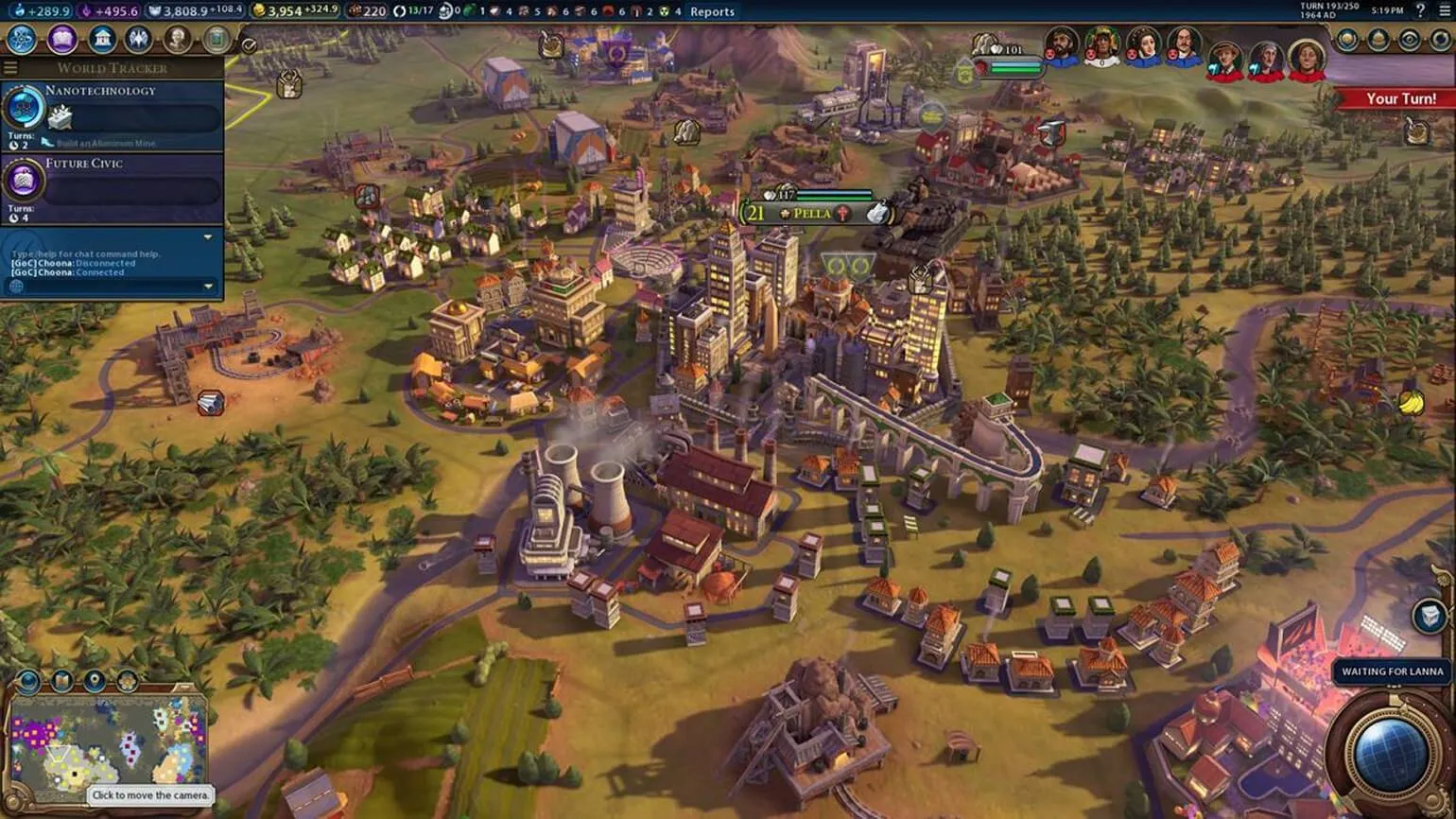Viewport: 1456px width, 819px height.
Task: Open minimap map options globe
Action: click(x=28, y=680)
